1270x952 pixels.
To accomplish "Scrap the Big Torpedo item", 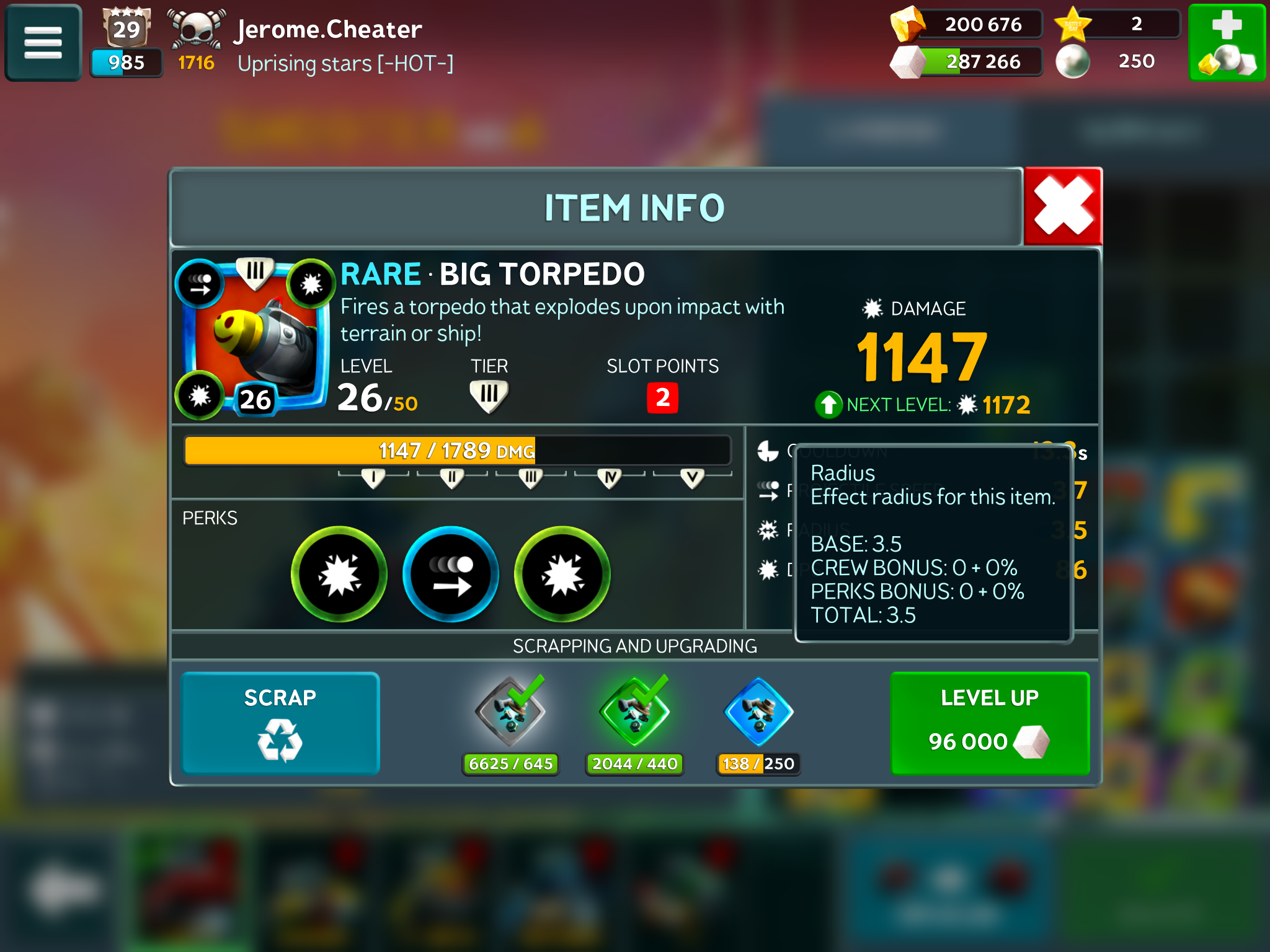I will 280,723.
